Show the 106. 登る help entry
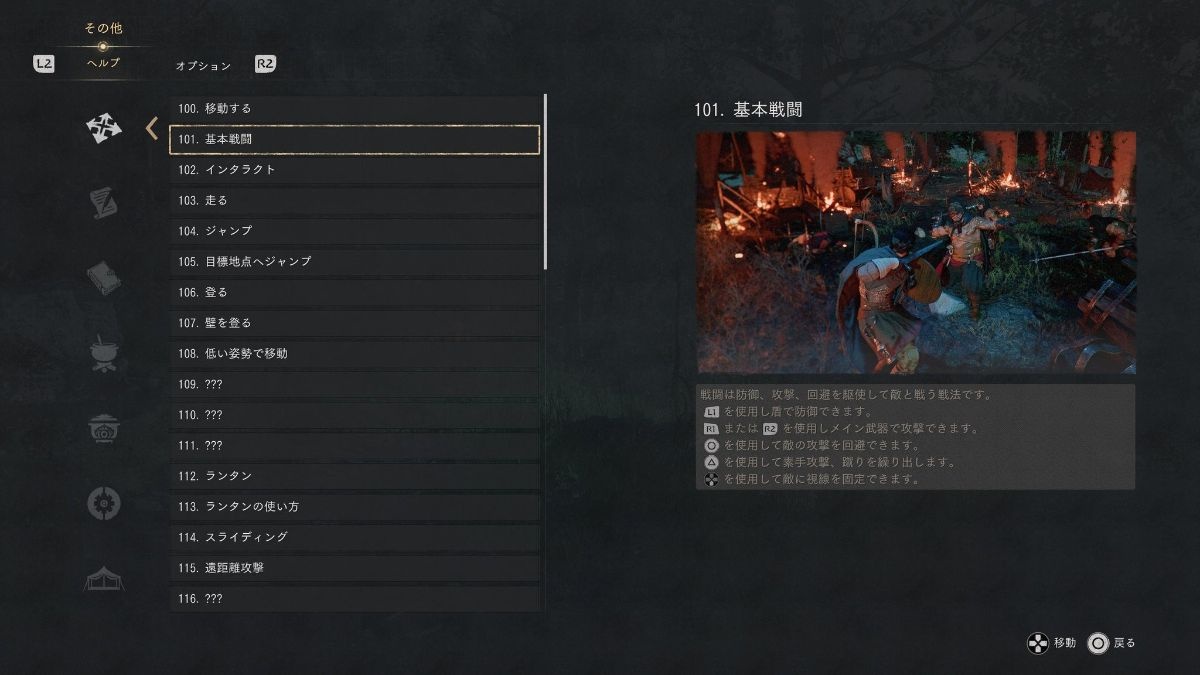 354,292
